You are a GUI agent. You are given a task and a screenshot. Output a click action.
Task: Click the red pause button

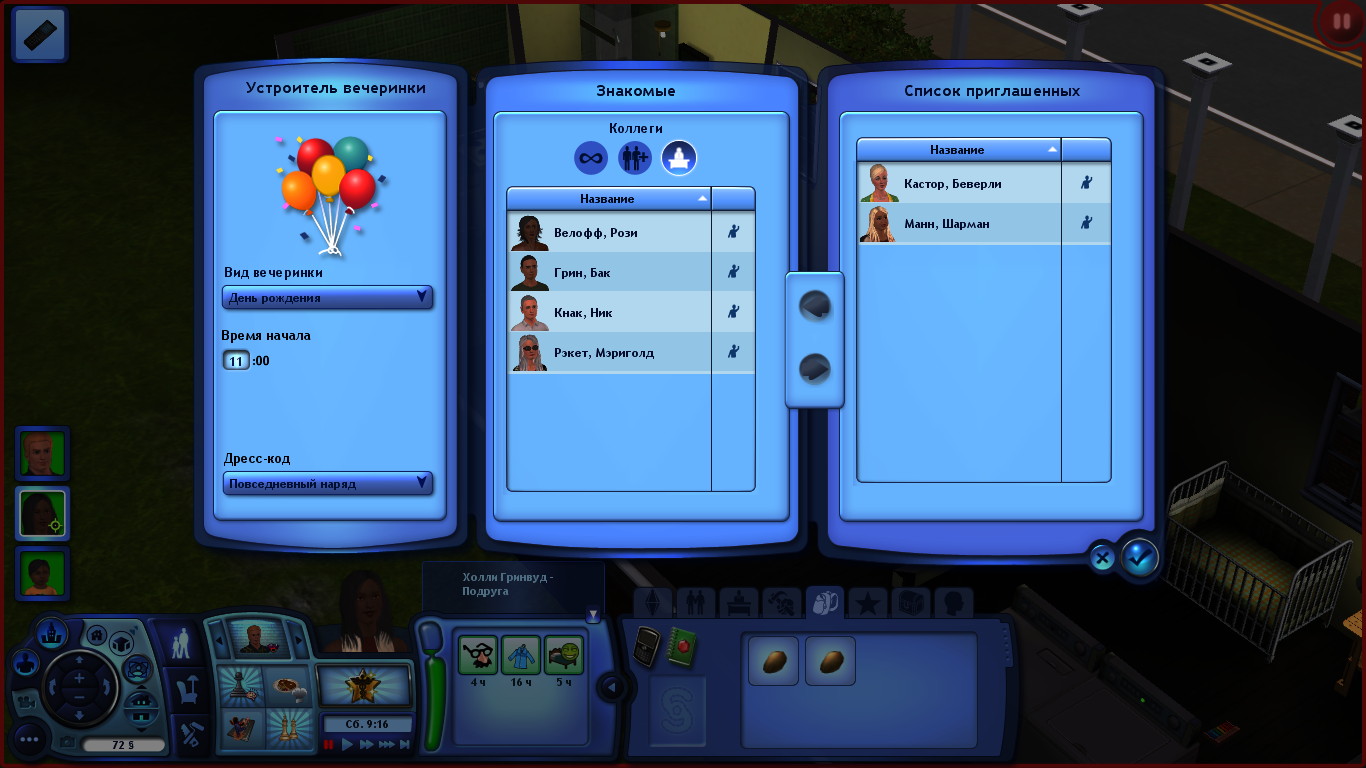tap(1338, 22)
